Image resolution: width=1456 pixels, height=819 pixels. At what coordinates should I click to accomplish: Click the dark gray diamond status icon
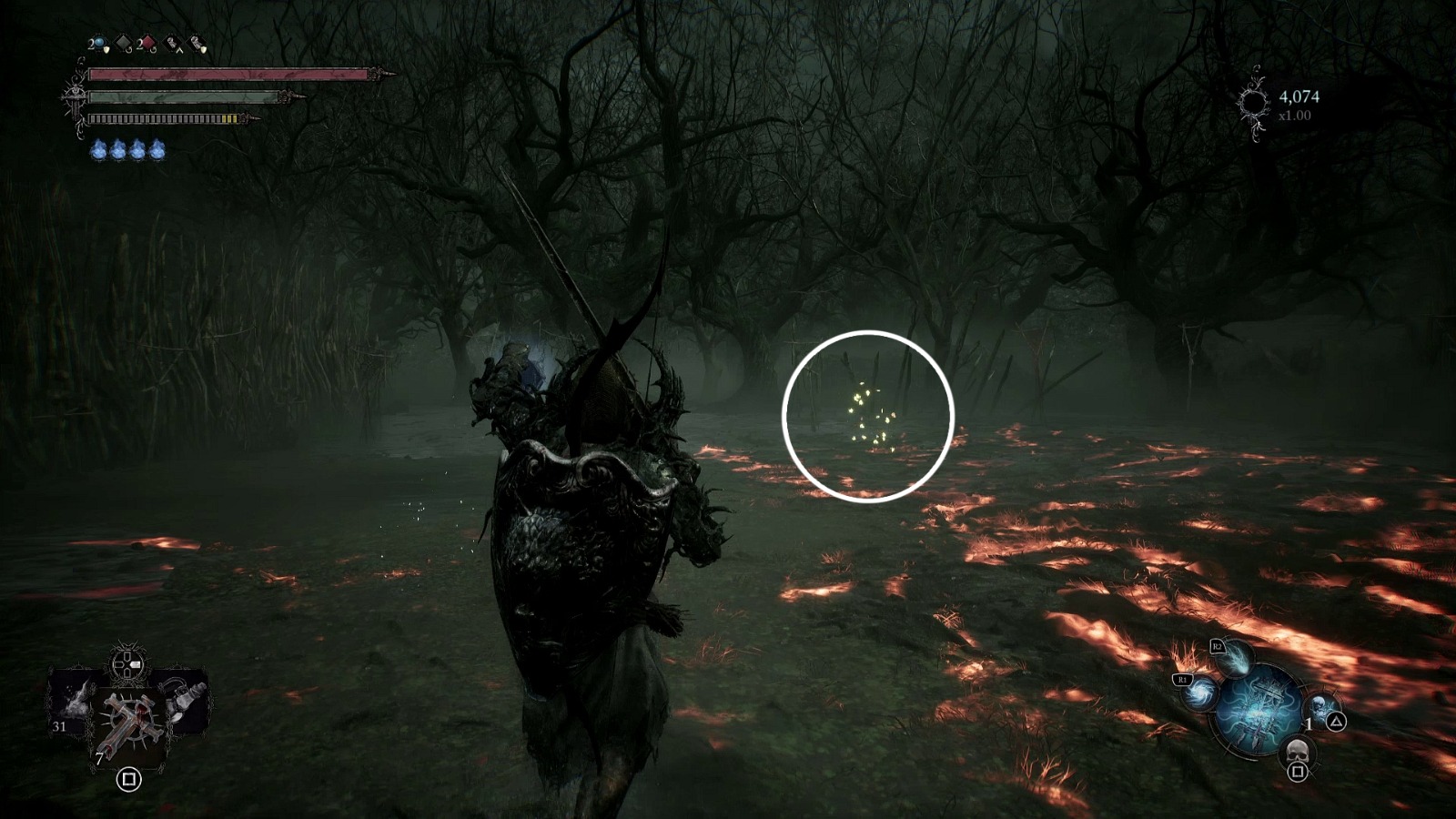coord(122,43)
